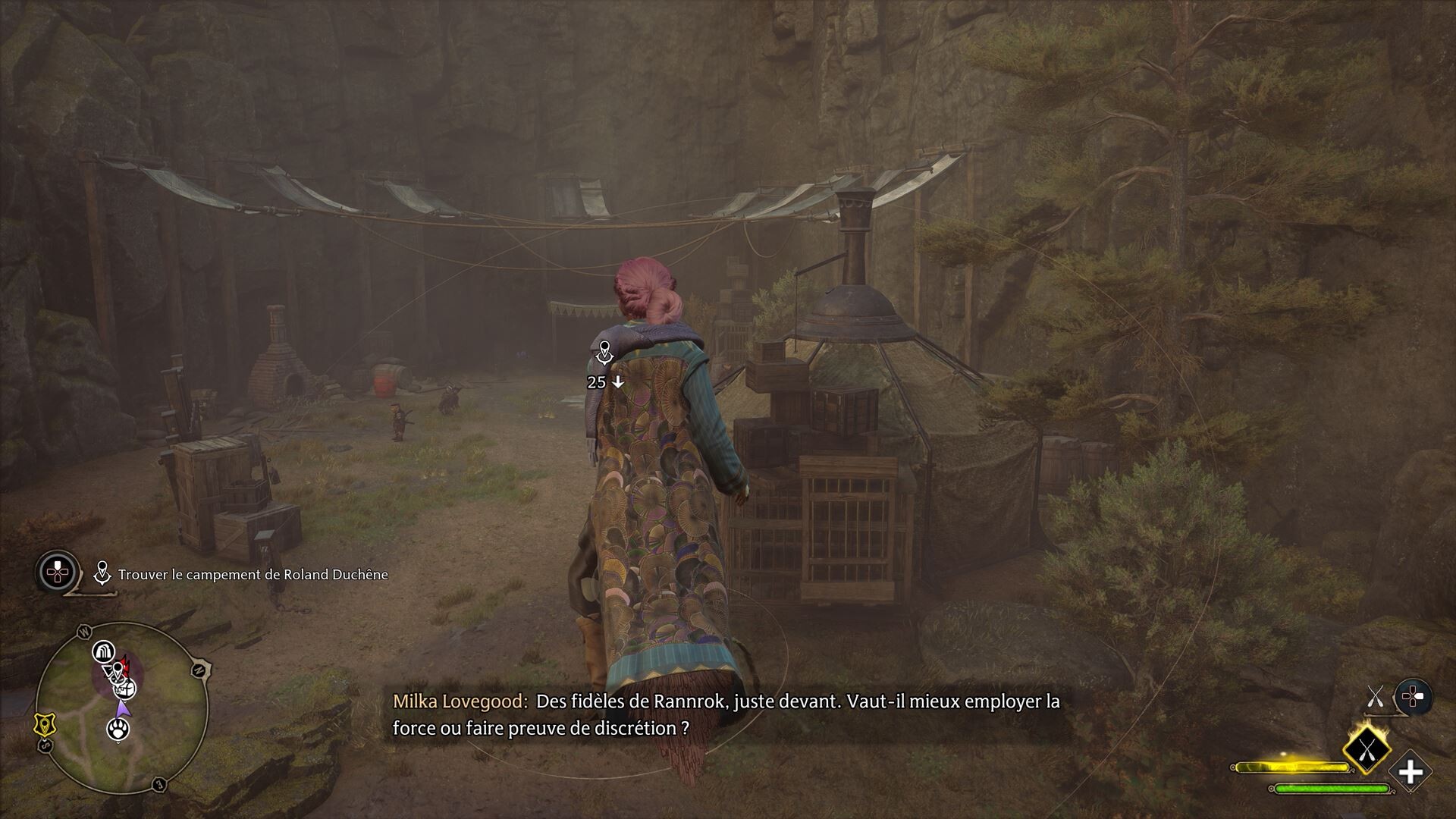
Task: Click the W compass letter on the minimap
Action: [83, 630]
